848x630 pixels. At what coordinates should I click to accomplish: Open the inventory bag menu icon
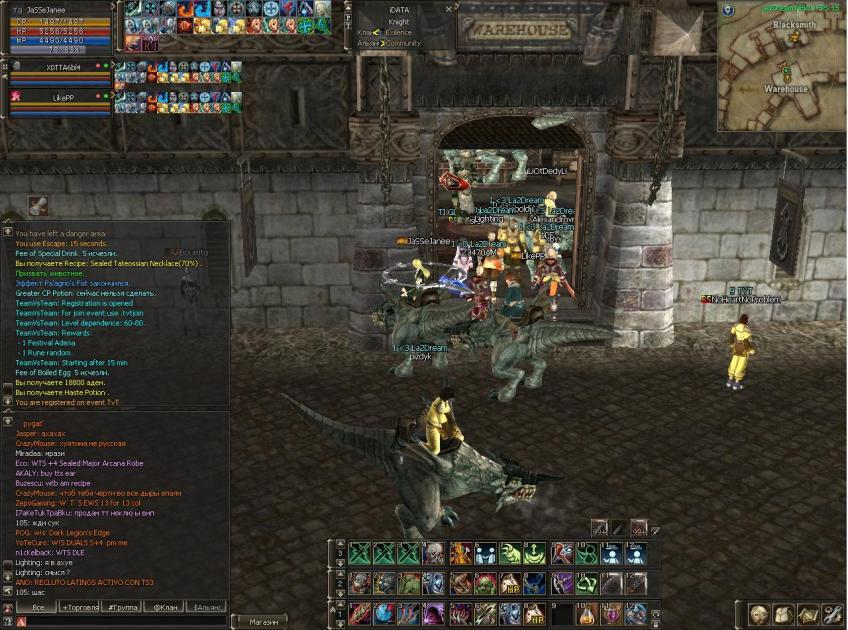[783, 614]
